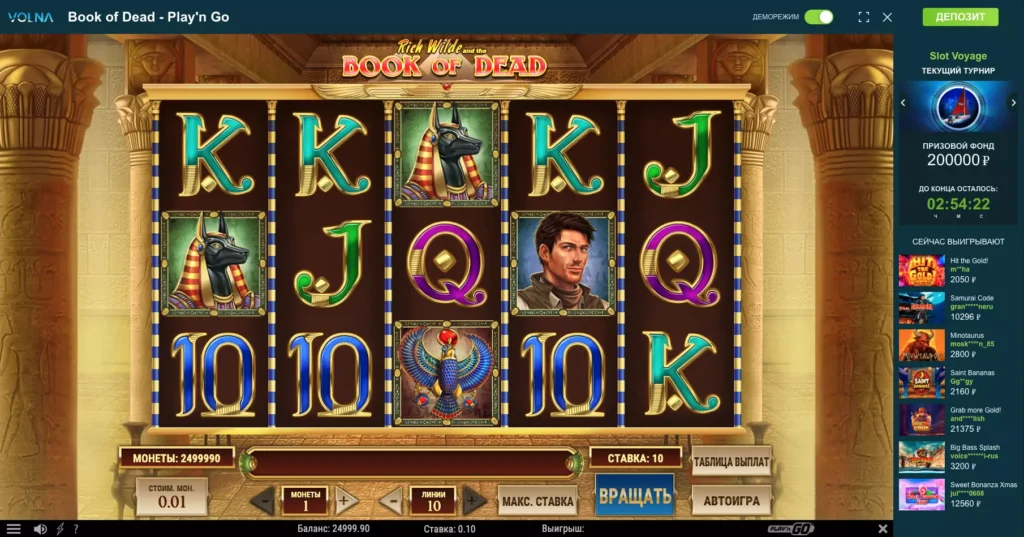Change the coin value СТОИМ. МОН. 0.01
This screenshot has height=537, width=1024.
[x=172, y=497]
